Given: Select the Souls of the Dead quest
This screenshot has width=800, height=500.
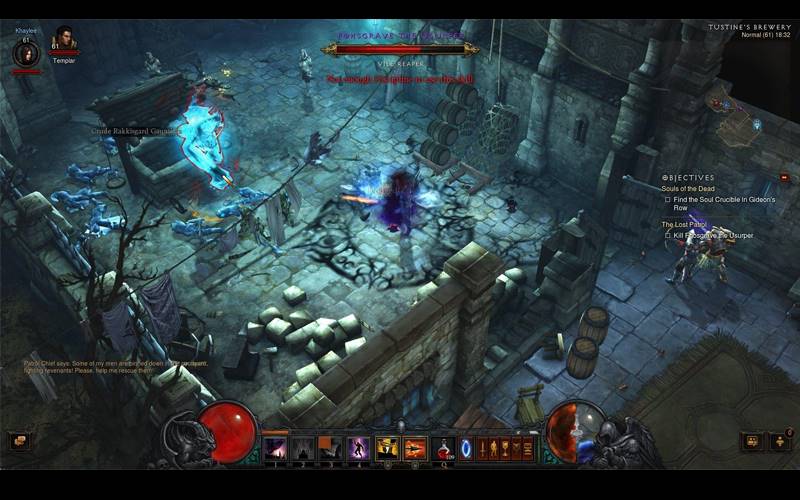Looking at the screenshot, I should 689,189.
